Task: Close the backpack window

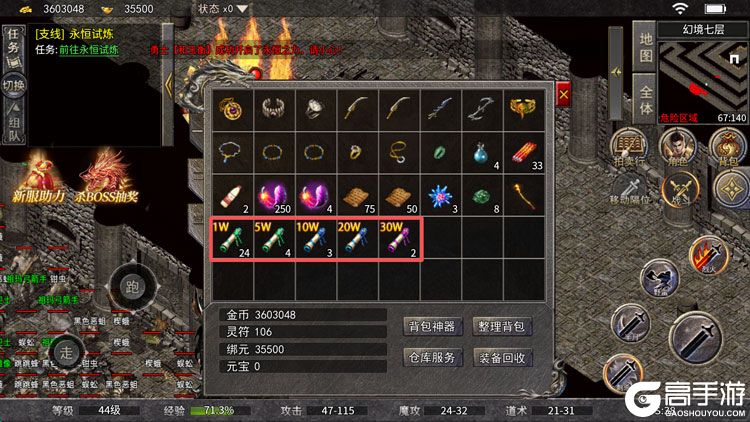Action: [x=563, y=94]
